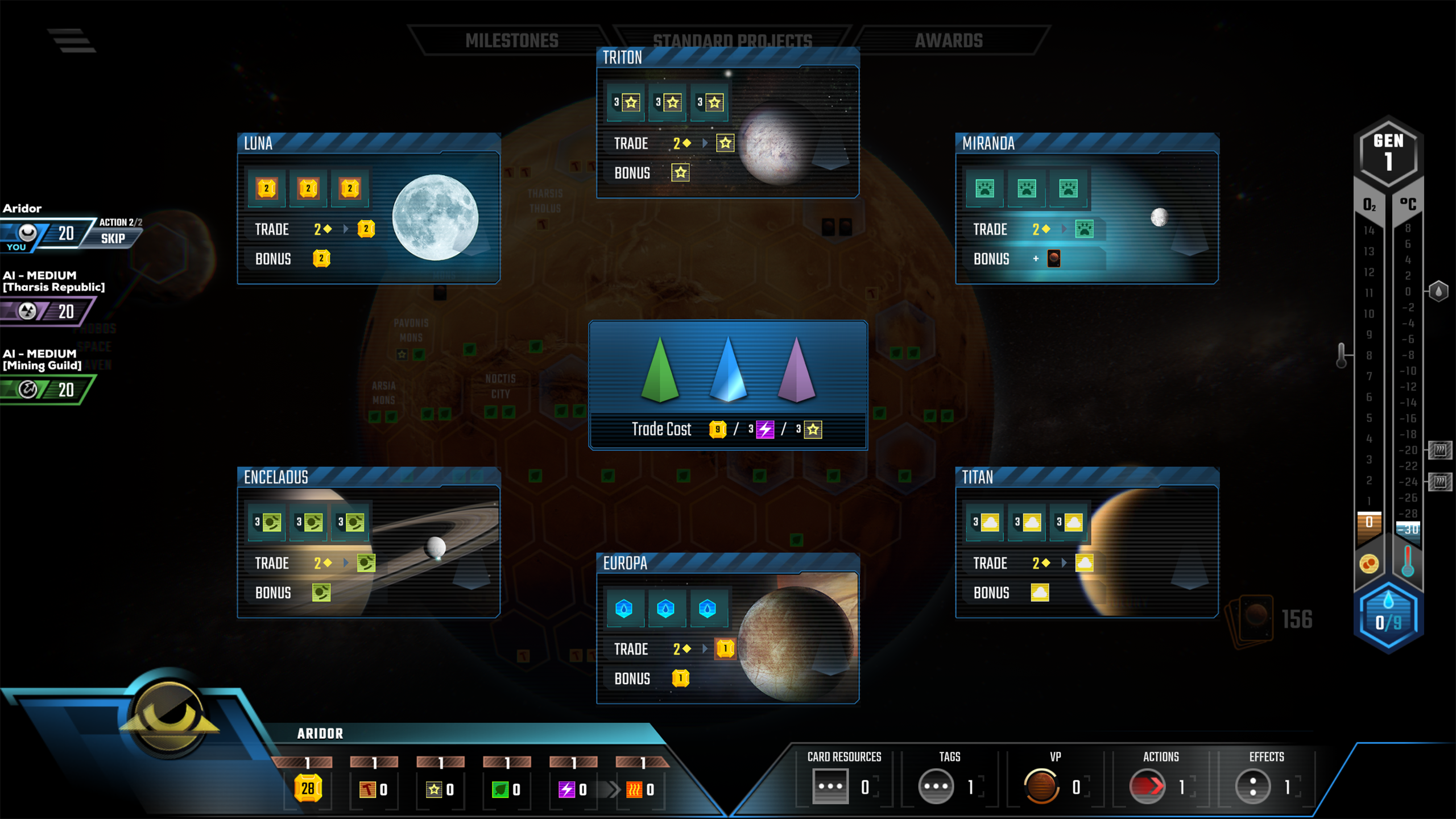View the VP breakdown
1456x819 pixels.
[x=1041, y=787]
